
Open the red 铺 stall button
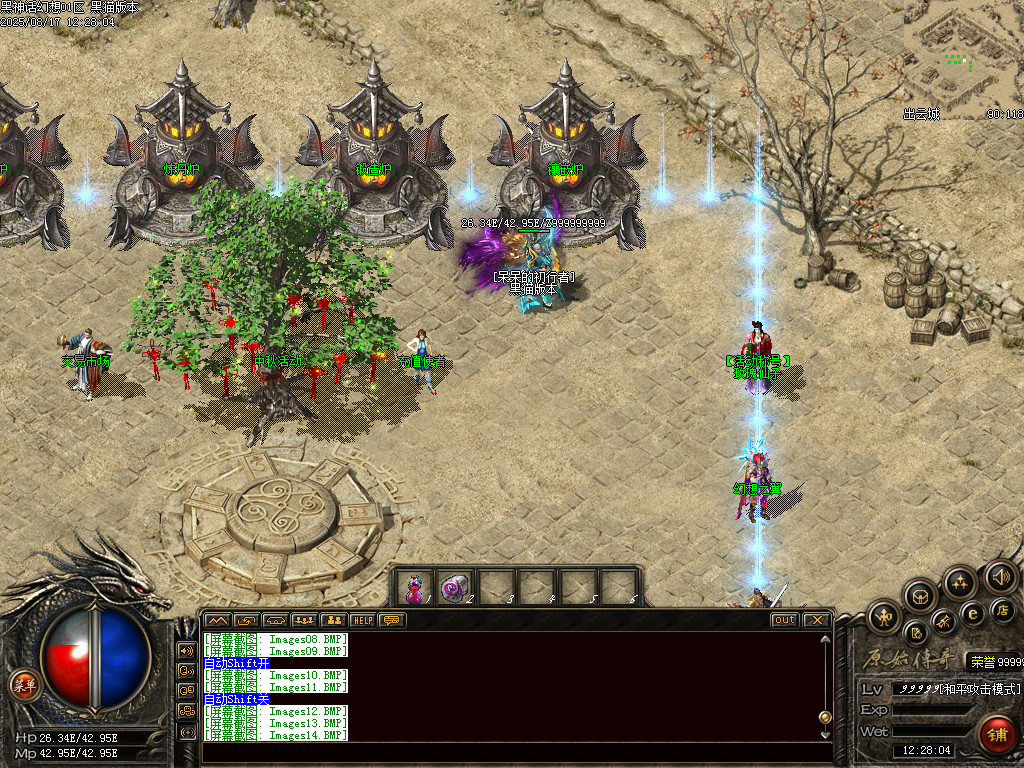[x=996, y=735]
